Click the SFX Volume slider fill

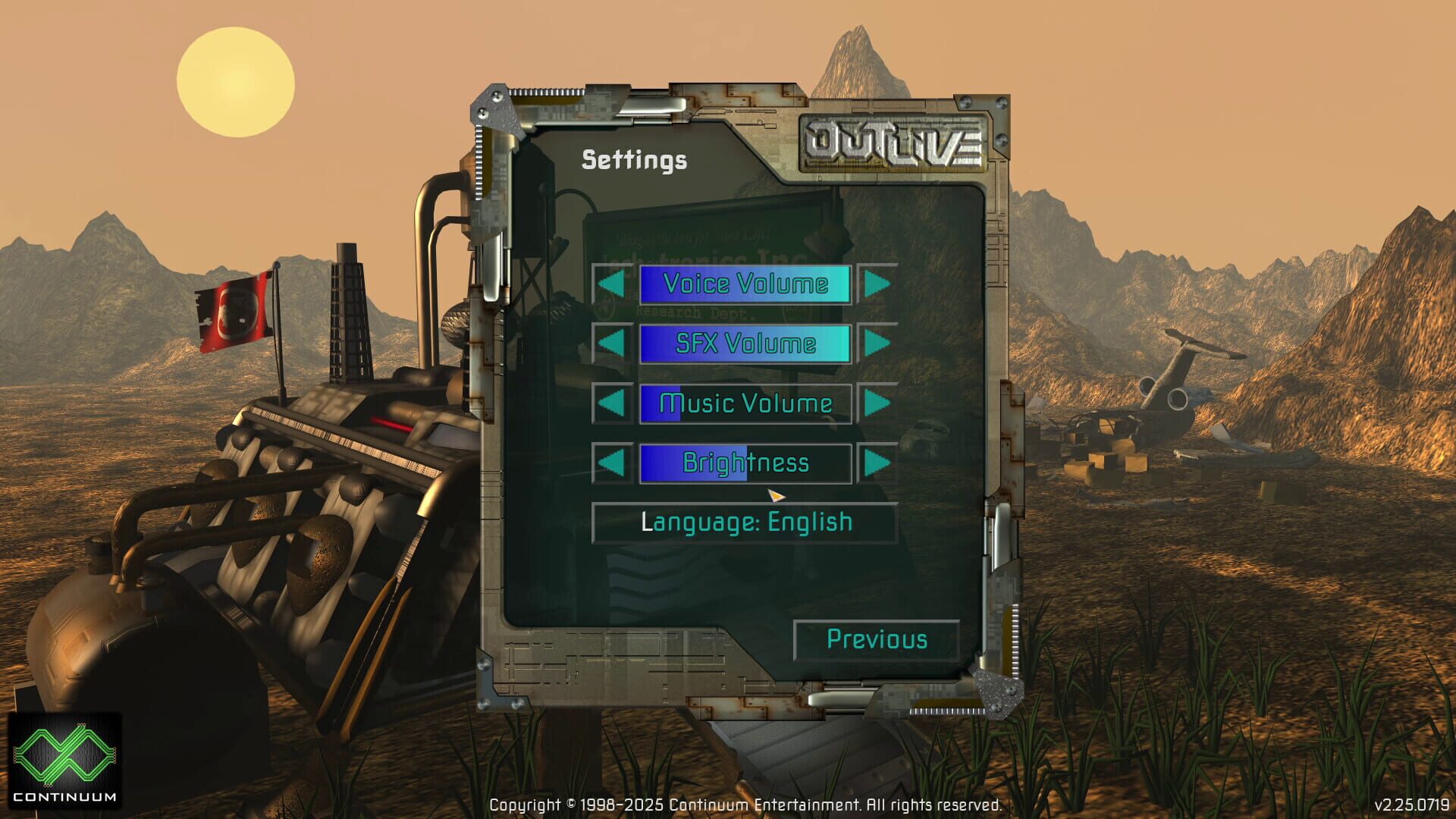[x=745, y=344]
